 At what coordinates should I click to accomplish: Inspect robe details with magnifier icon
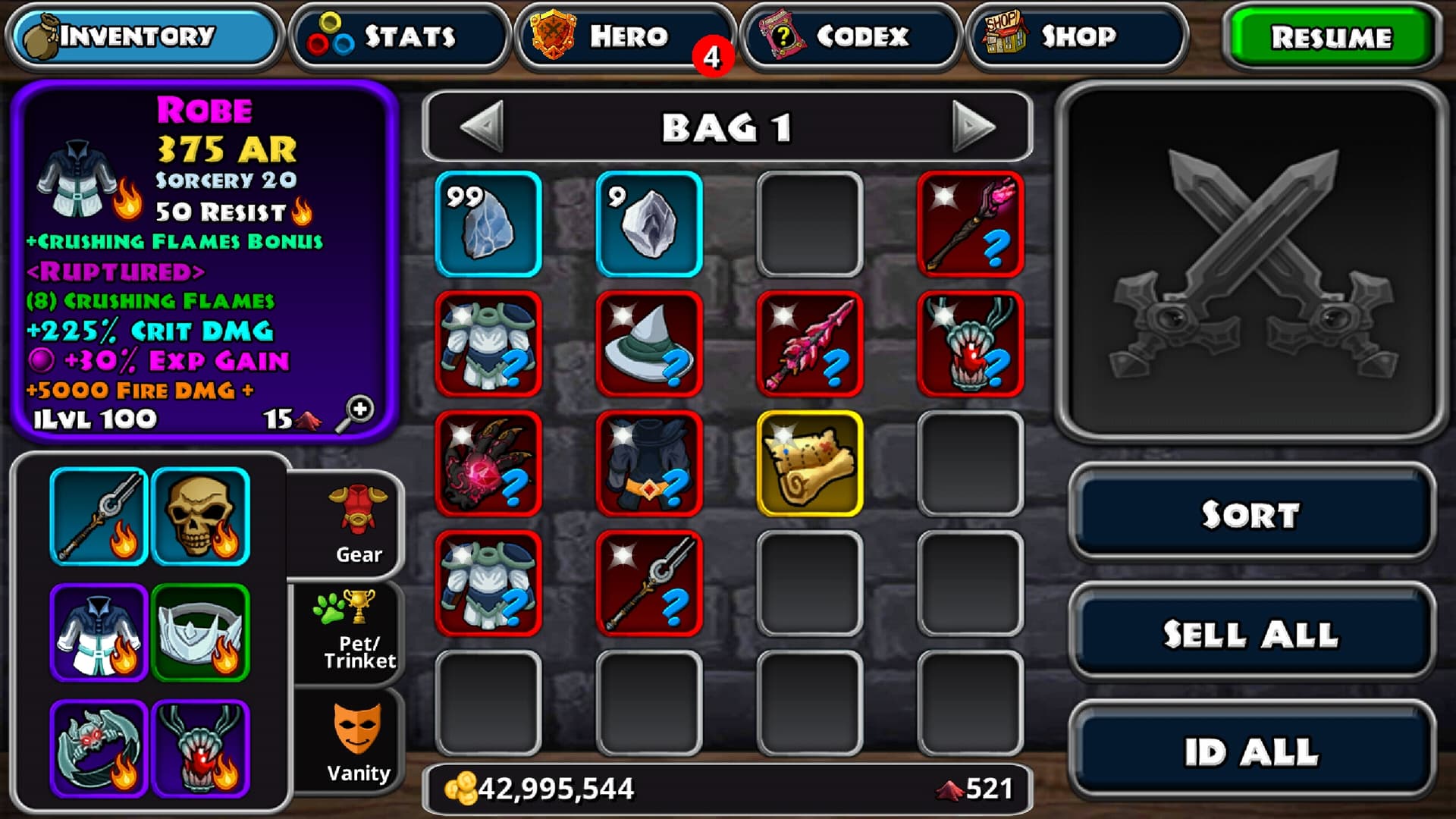[x=355, y=413]
